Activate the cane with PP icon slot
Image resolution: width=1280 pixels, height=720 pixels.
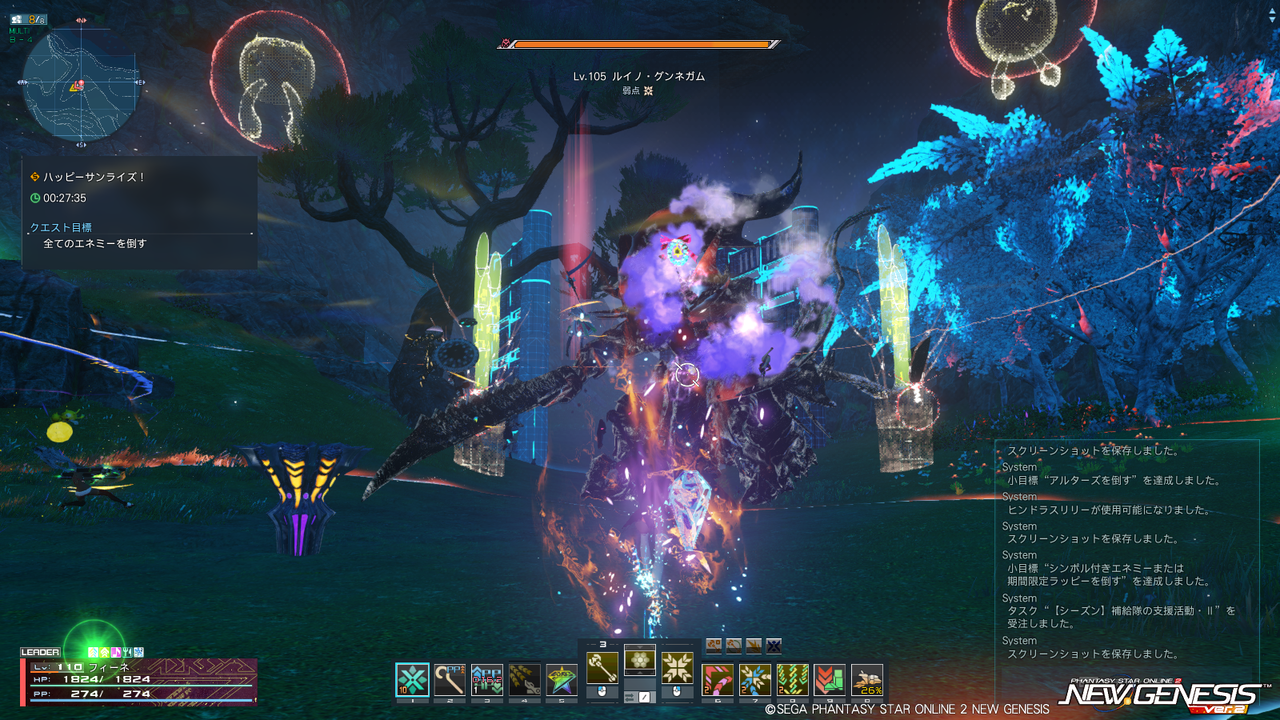click(451, 680)
